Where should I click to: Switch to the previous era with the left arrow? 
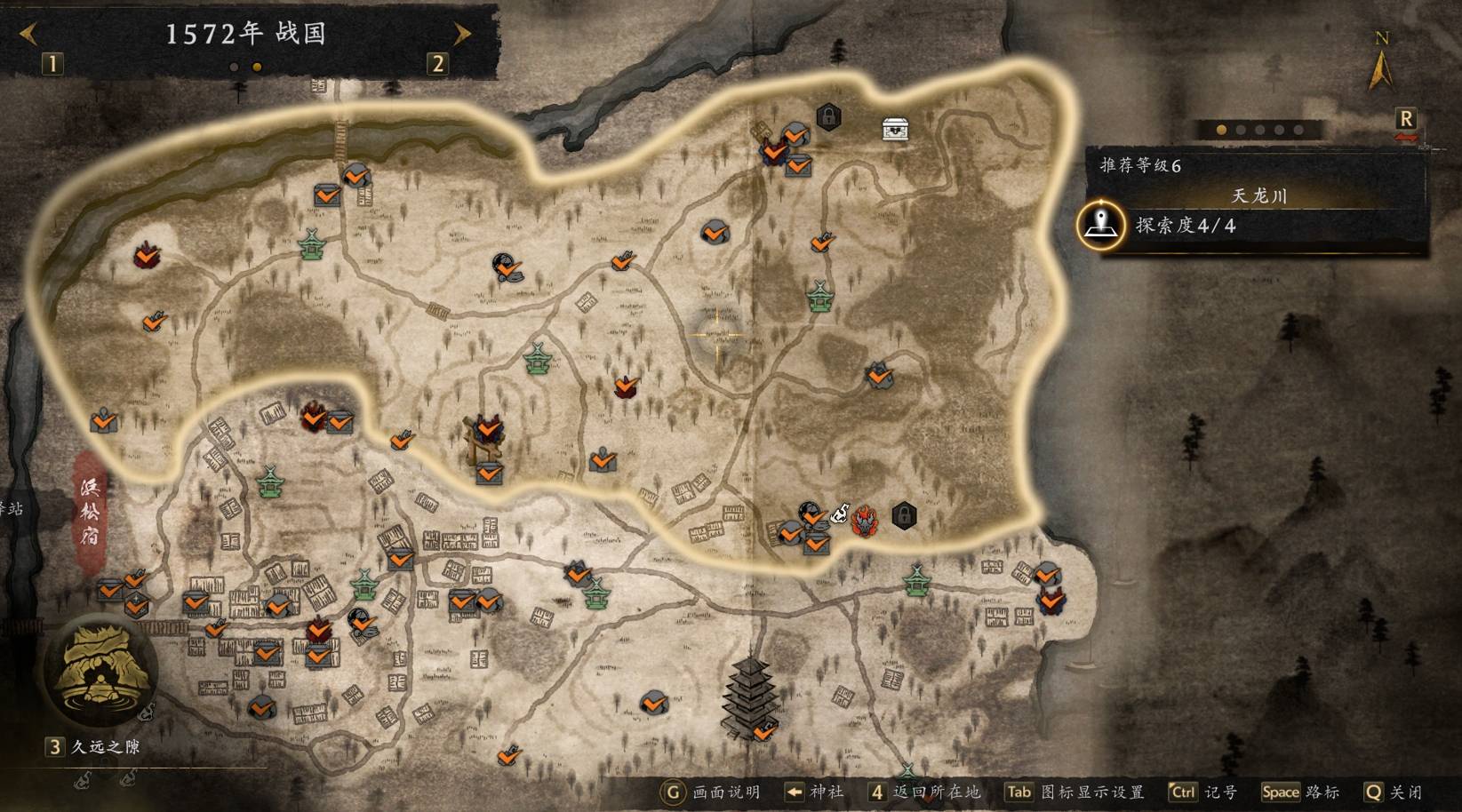(28, 34)
